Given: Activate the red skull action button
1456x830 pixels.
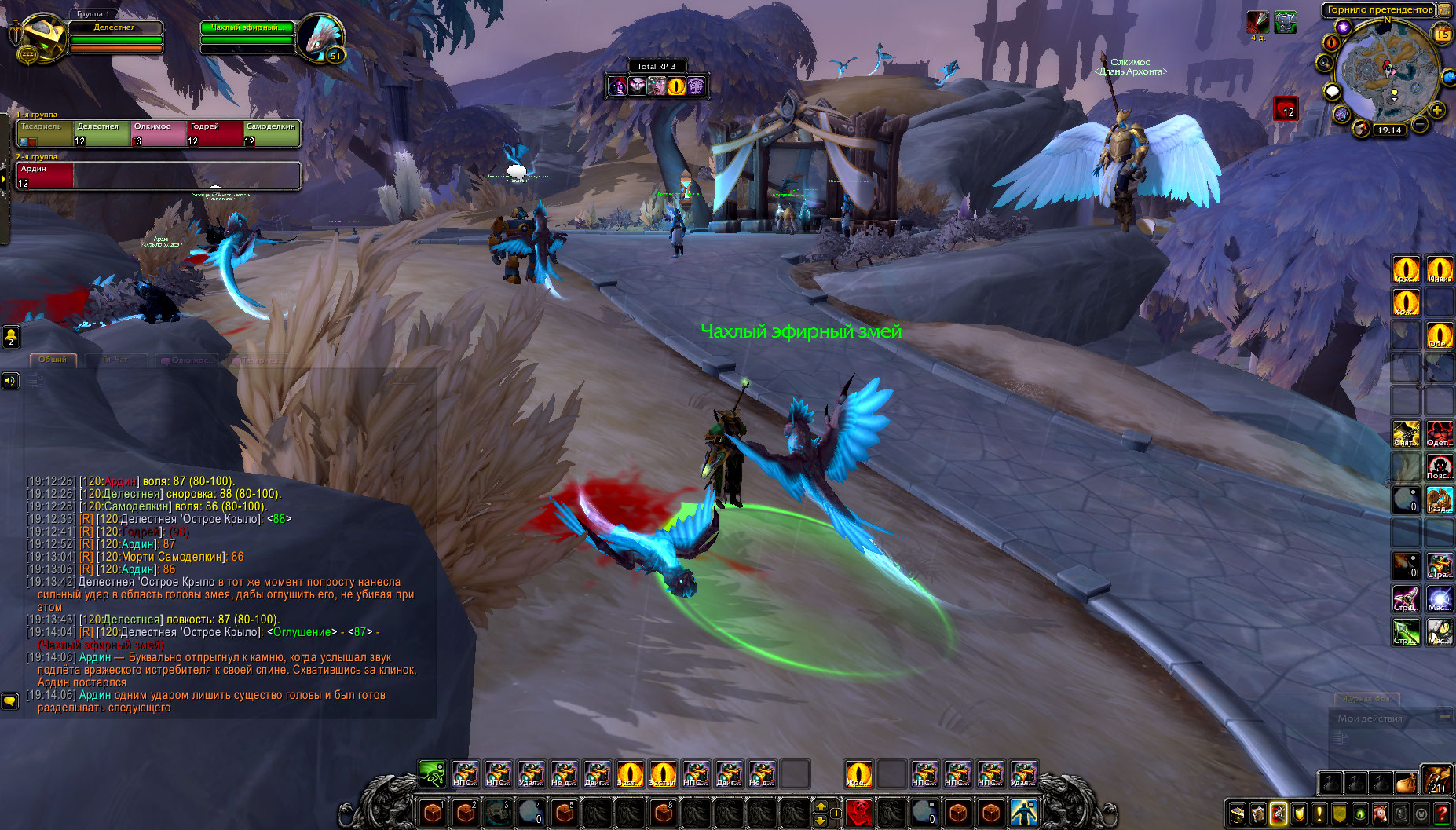Looking at the screenshot, I should coord(859,811).
